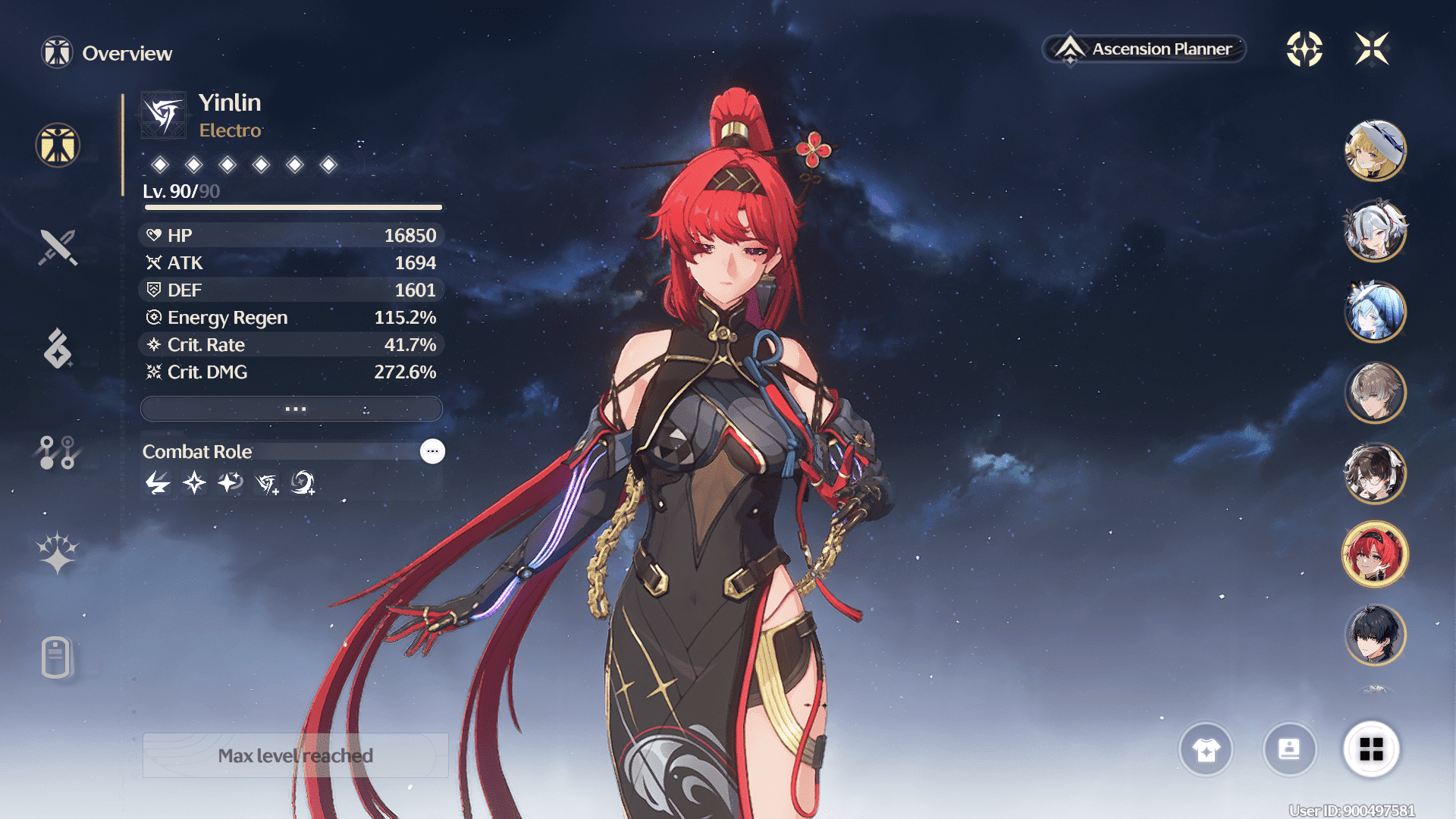Select the blonde character with white hat
Image resolution: width=1456 pixels, height=819 pixels.
(x=1375, y=150)
